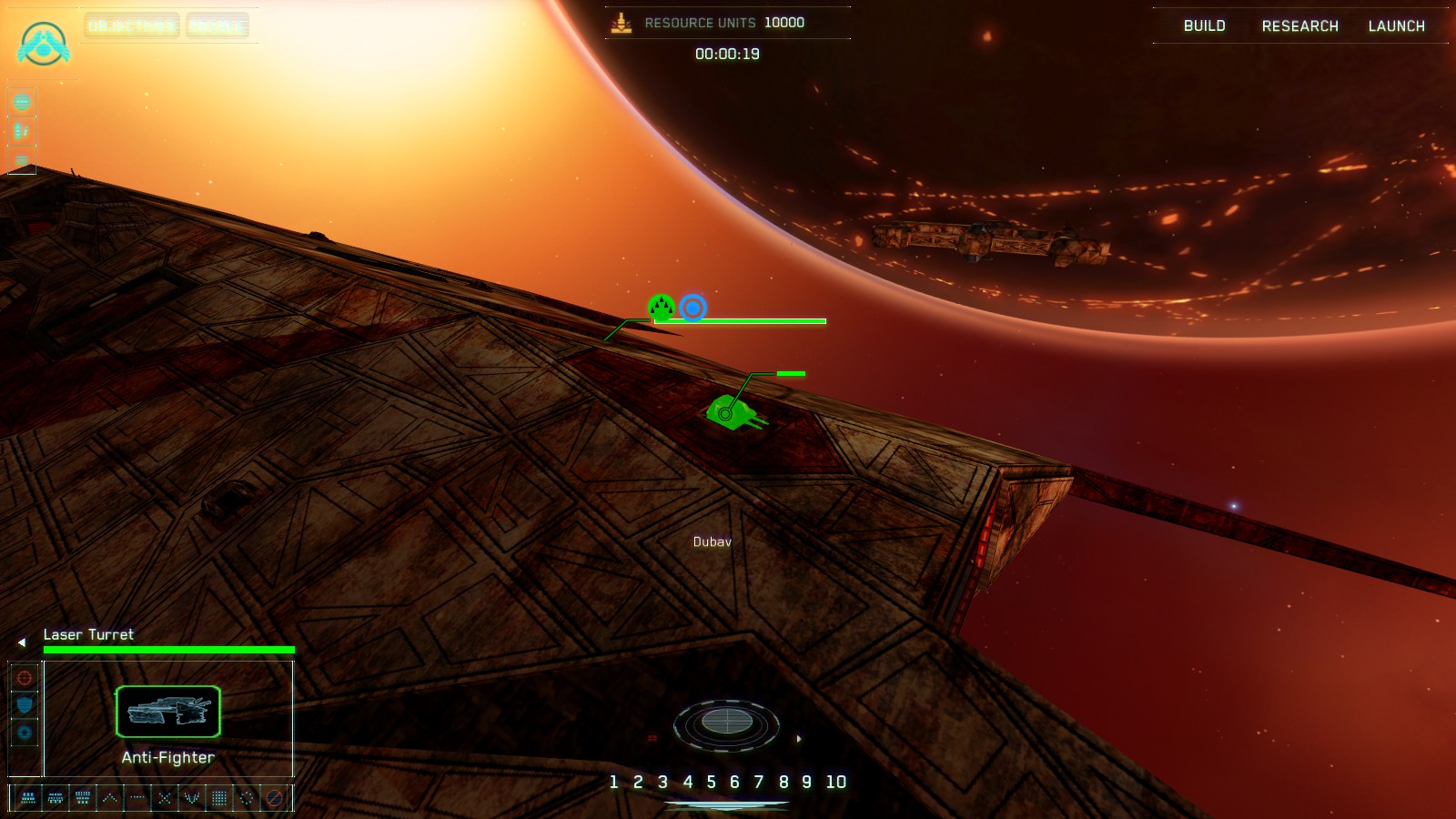Screen dimensions: 1456x819
Task: Open the Research menu
Action: (1299, 25)
